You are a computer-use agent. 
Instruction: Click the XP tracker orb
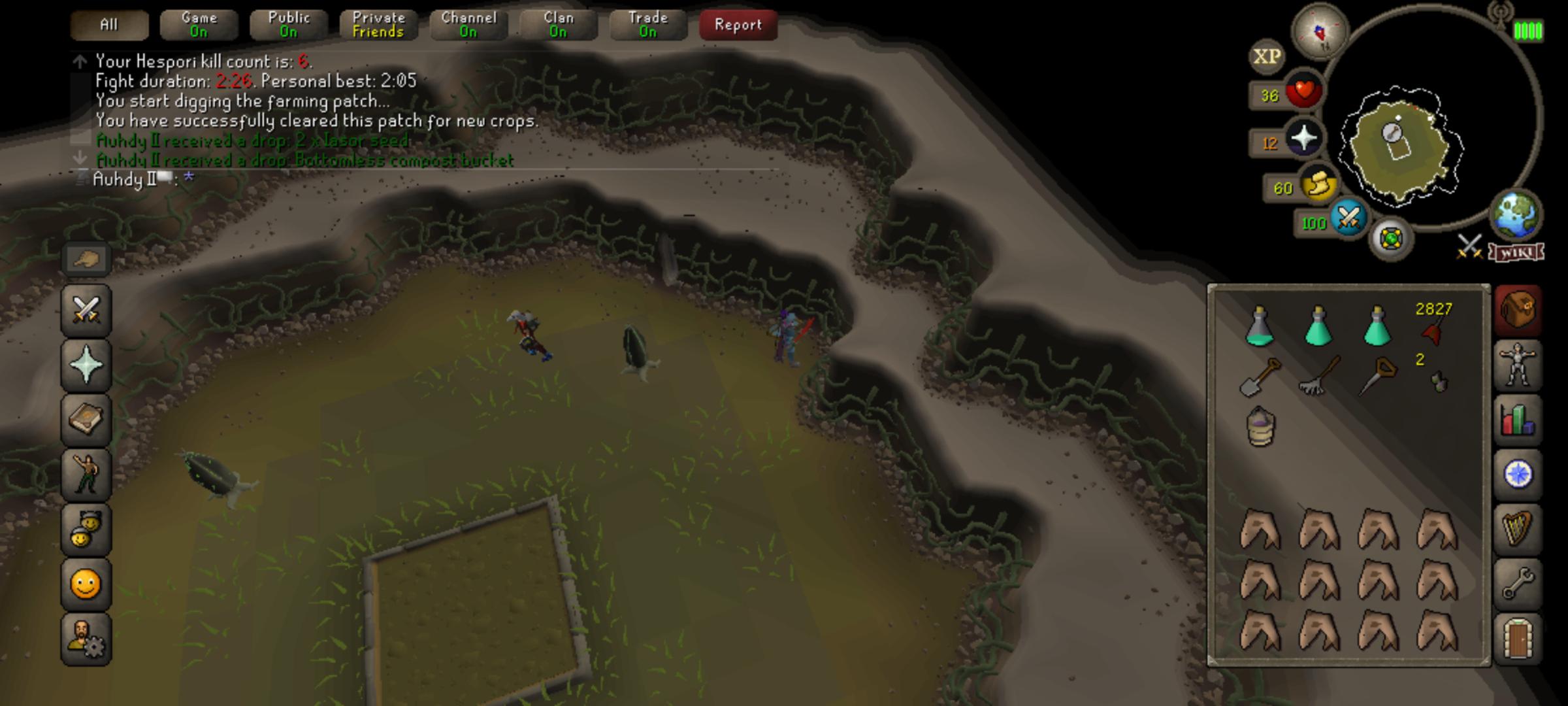[1267, 56]
